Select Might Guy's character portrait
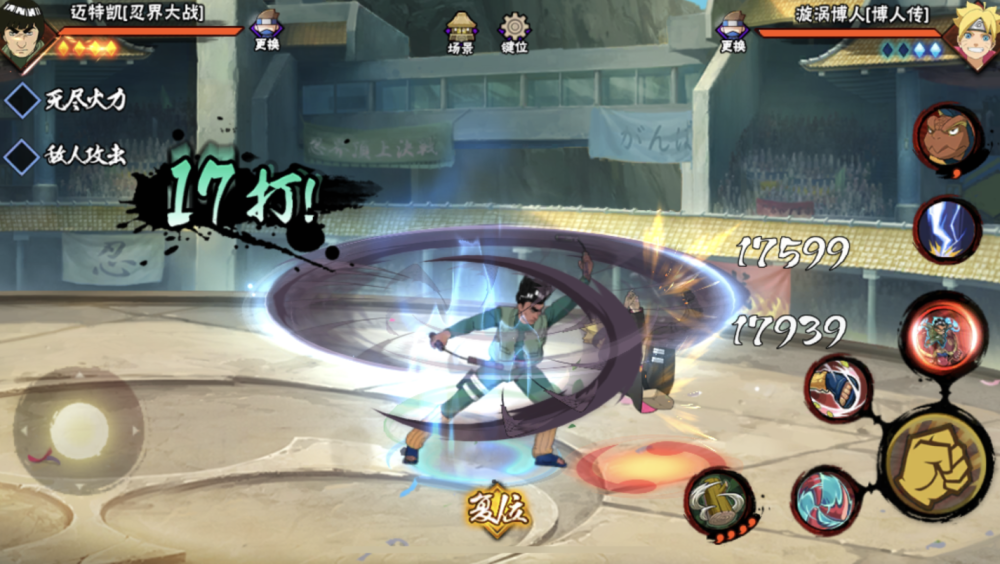 pyautogui.click(x=25, y=38)
